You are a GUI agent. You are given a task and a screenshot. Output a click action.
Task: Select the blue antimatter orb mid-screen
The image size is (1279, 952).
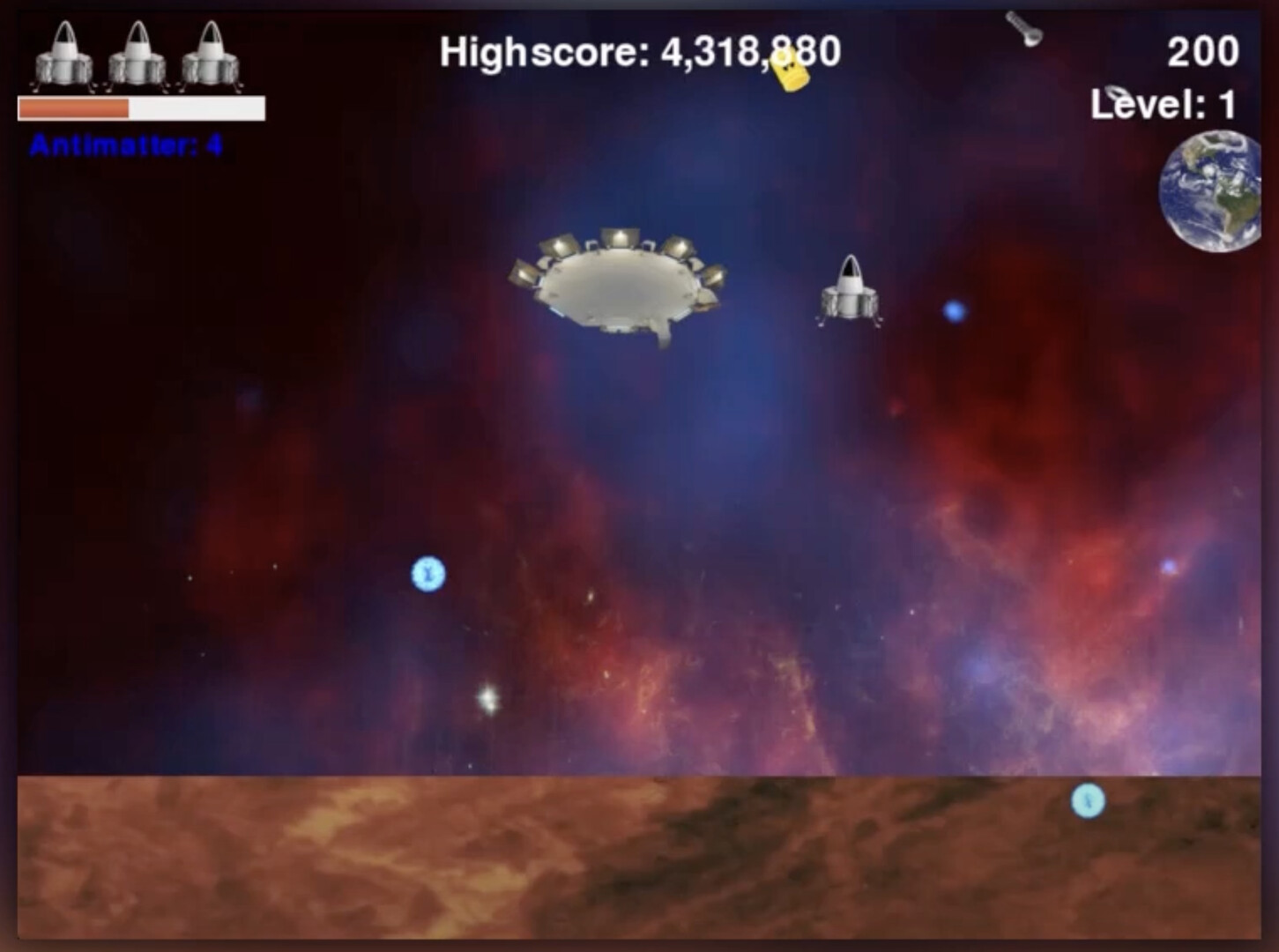point(428,573)
